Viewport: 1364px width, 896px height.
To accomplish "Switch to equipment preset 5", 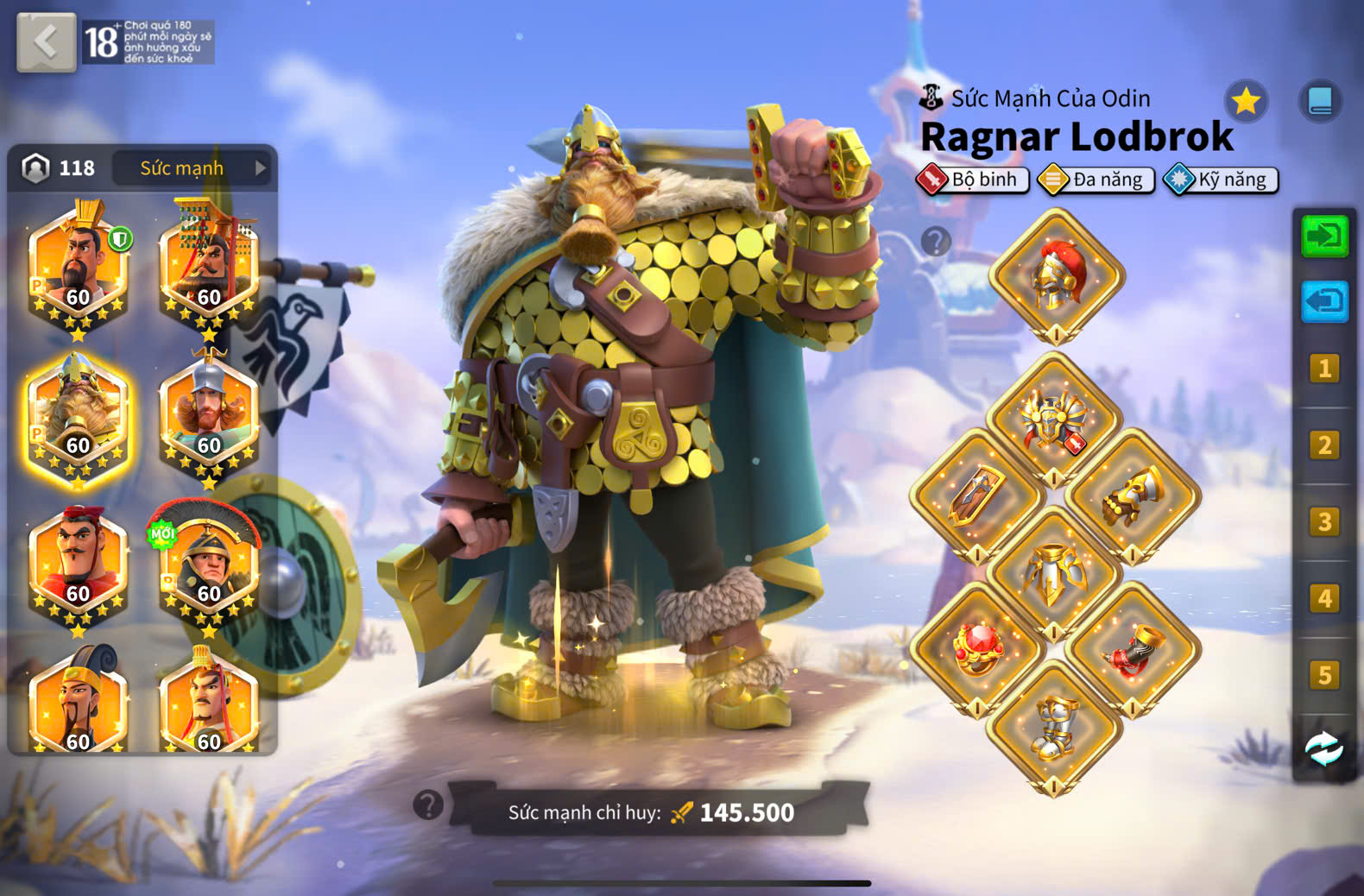I will pyautogui.click(x=1324, y=675).
